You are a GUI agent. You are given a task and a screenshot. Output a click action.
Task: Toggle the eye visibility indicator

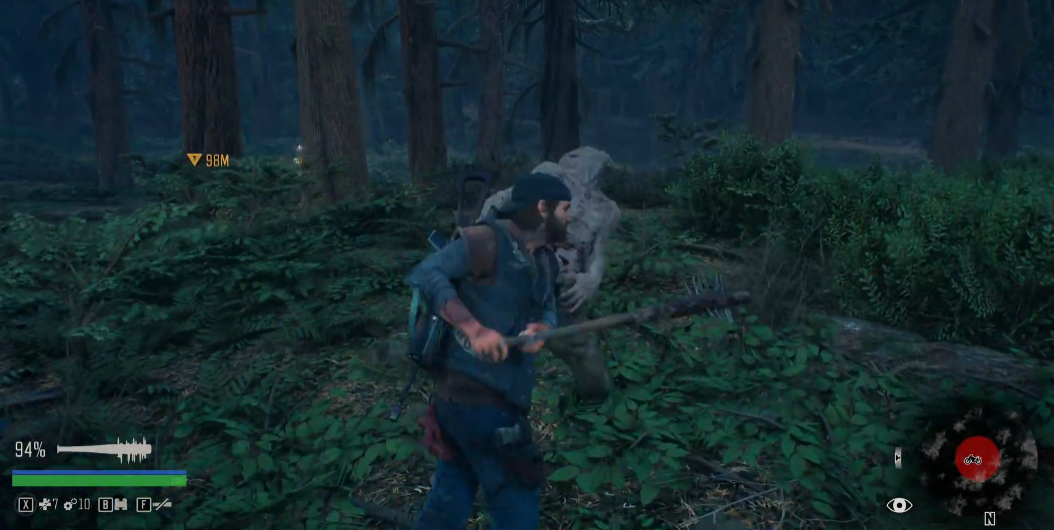tap(899, 505)
